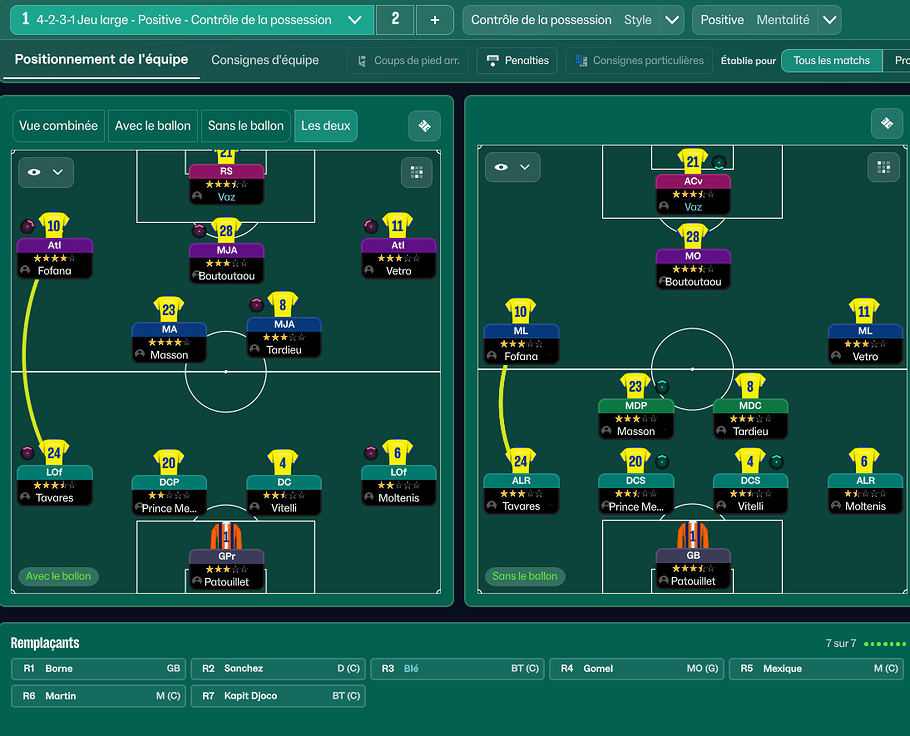
Task: Select goalkeeper Patouillet on the left pitch
Action: point(226,565)
